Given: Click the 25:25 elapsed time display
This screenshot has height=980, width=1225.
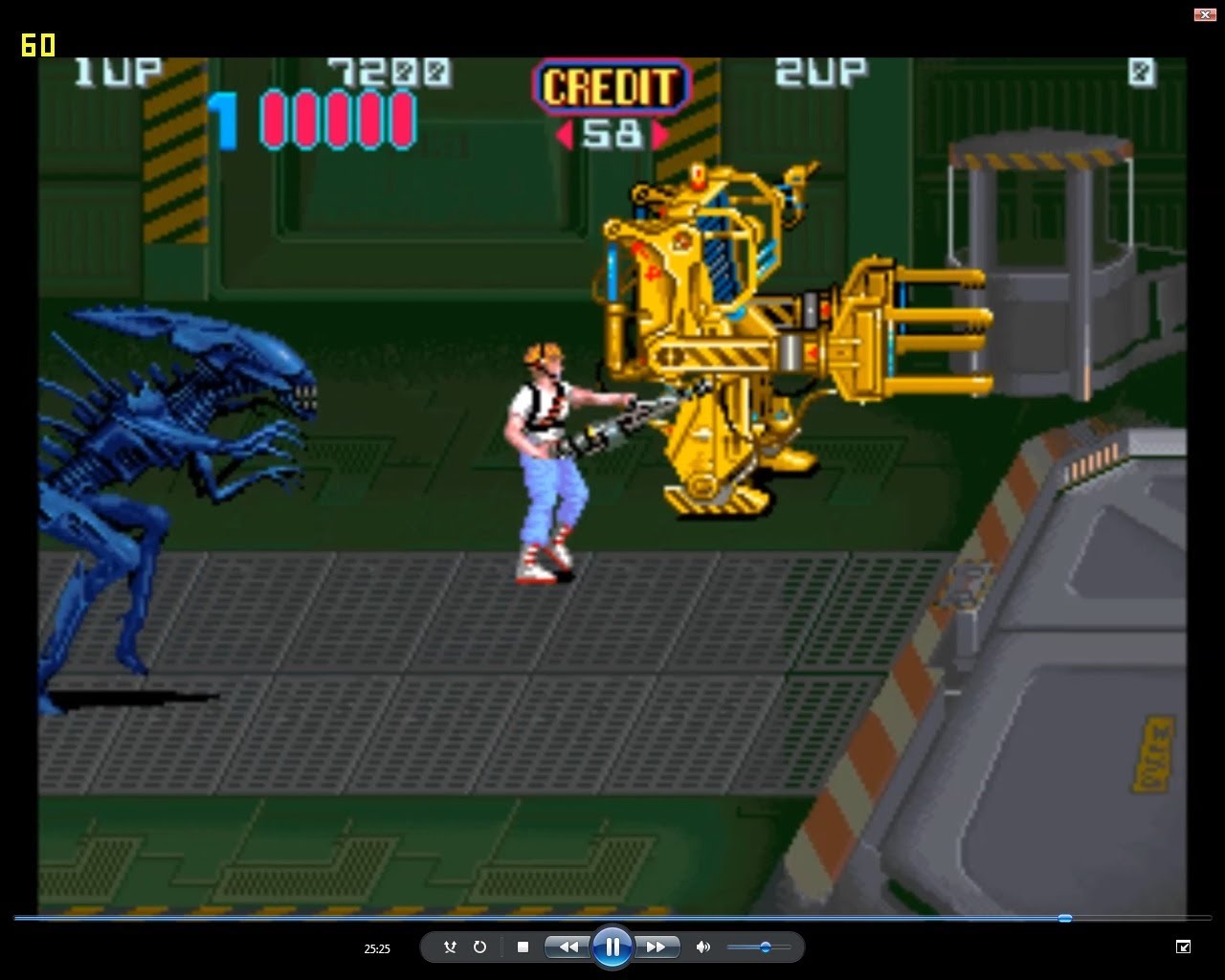Looking at the screenshot, I should [x=378, y=948].
